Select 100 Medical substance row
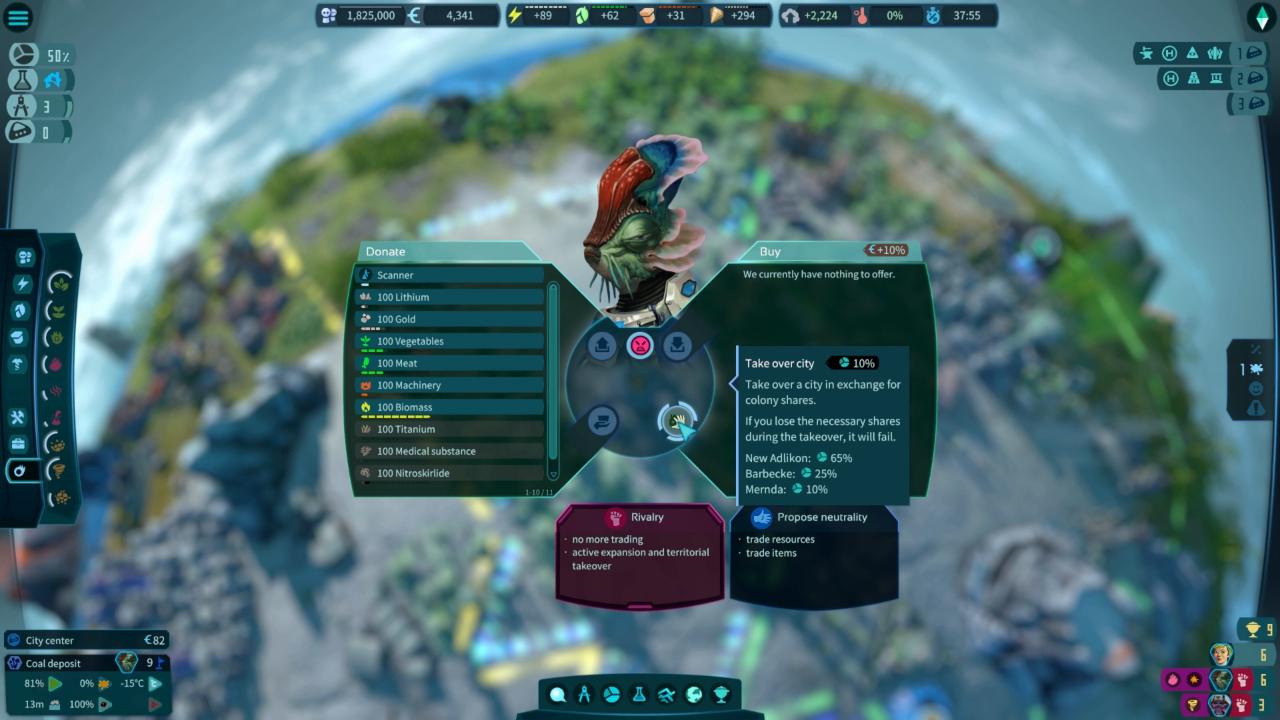1280x720 pixels. [450, 451]
